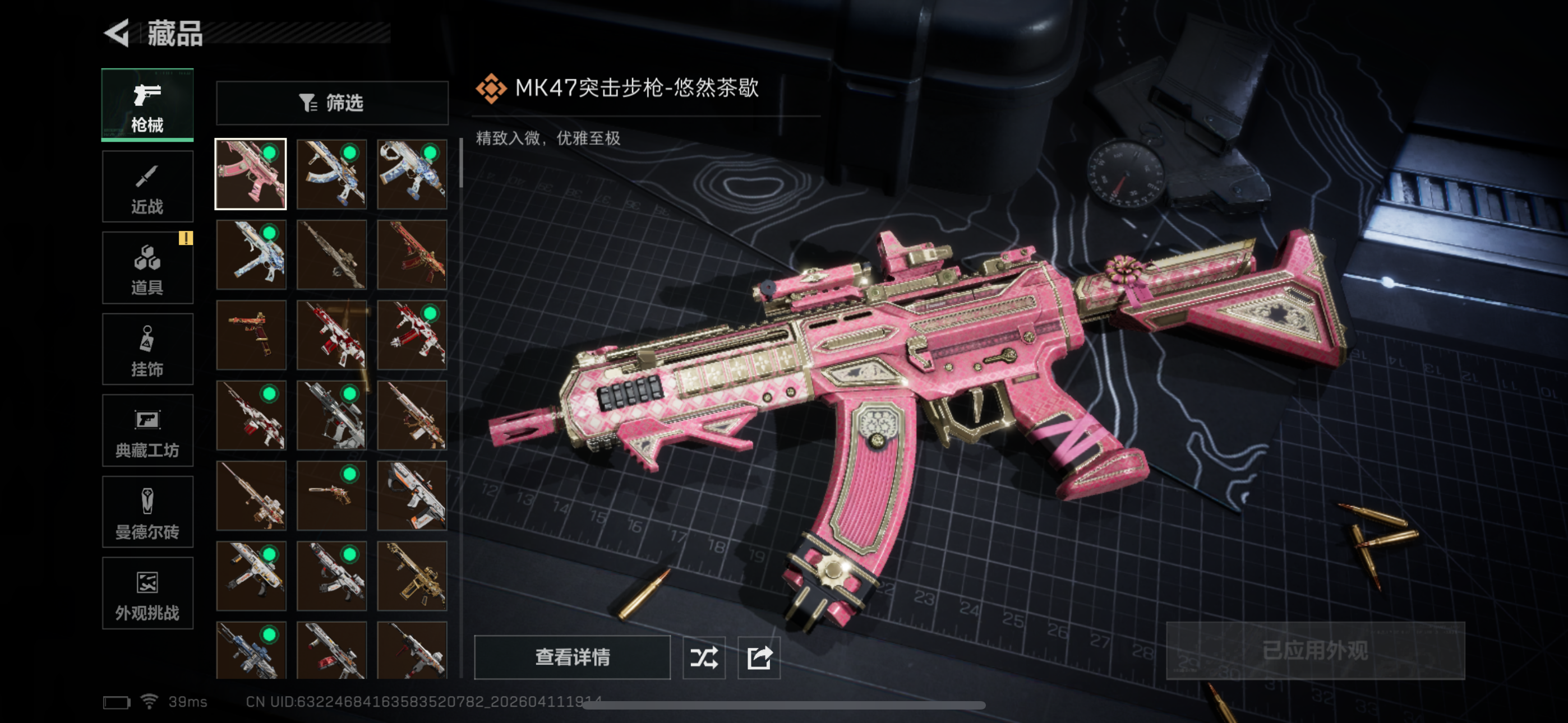Activate the shuffle random skin button
This screenshot has width=1568, height=723.
704,657
